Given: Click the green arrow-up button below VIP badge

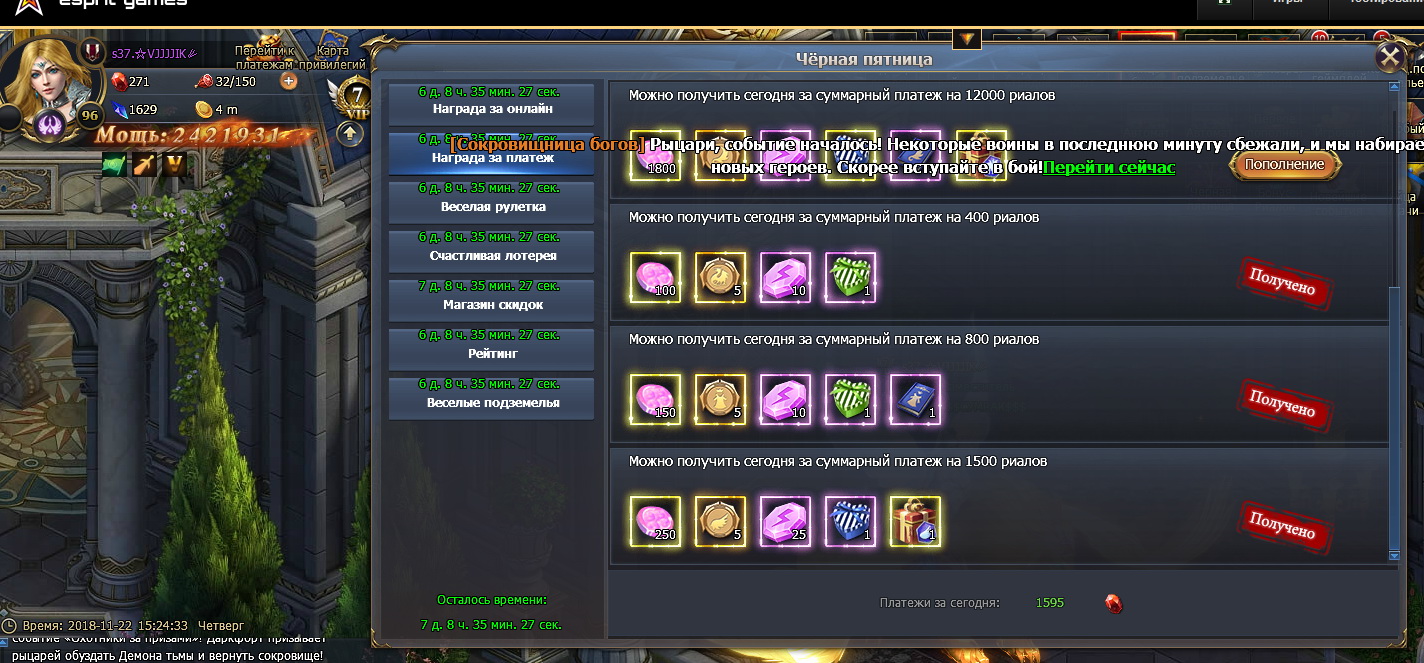Looking at the screenshot, I should [x=349, y=134].
